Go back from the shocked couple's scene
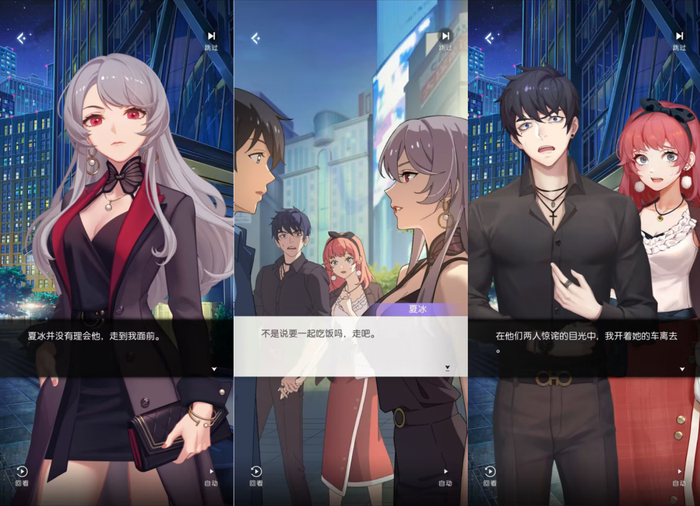Image resolution: width=700 pixels, height=506 pixels. click(490, 38)
